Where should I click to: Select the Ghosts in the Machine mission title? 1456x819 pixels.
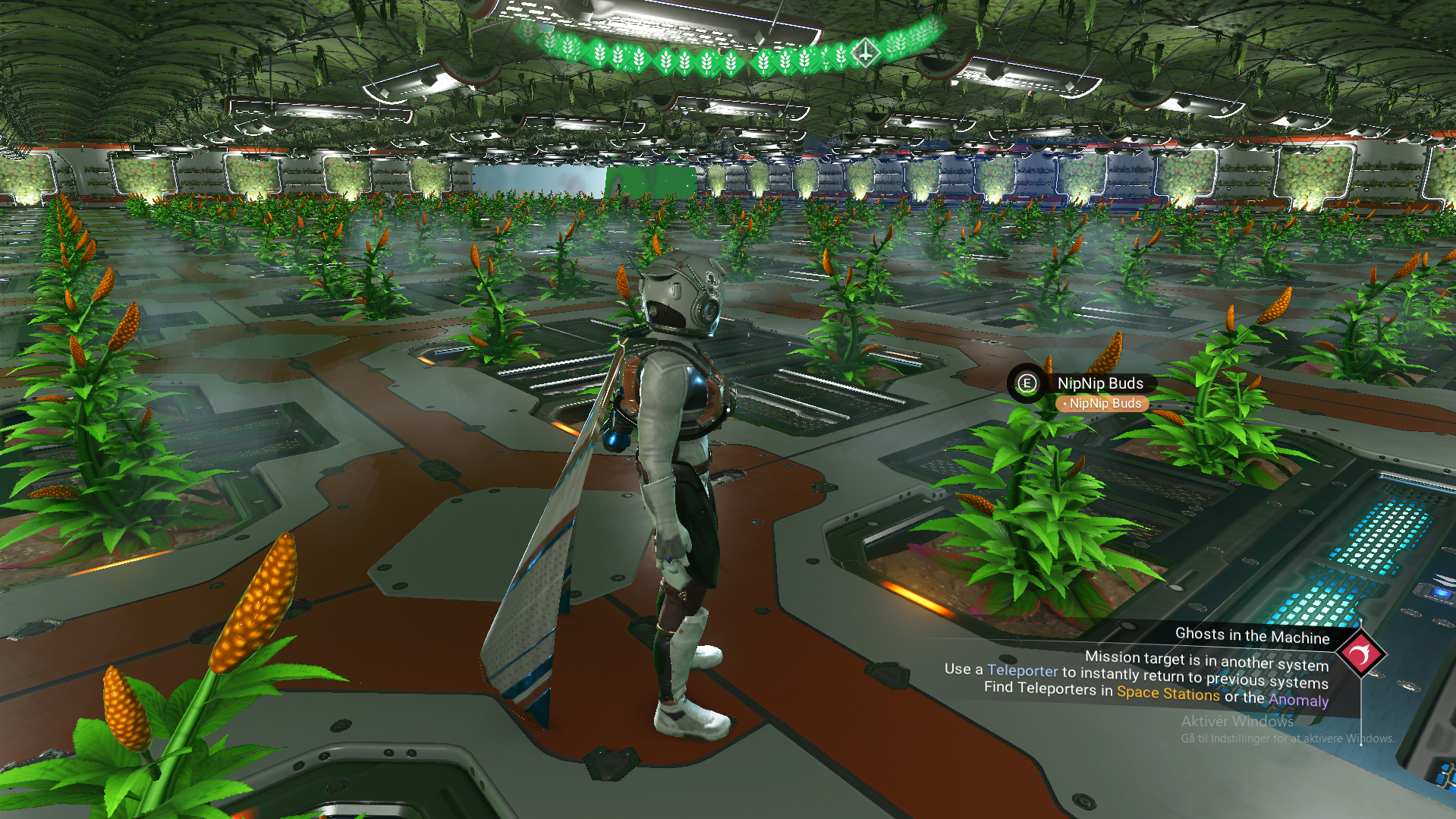1252,636
